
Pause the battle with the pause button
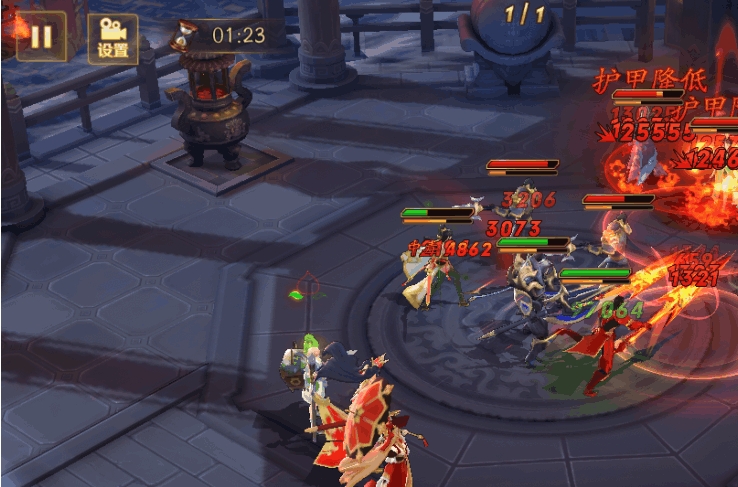click(x=41, y=38)
